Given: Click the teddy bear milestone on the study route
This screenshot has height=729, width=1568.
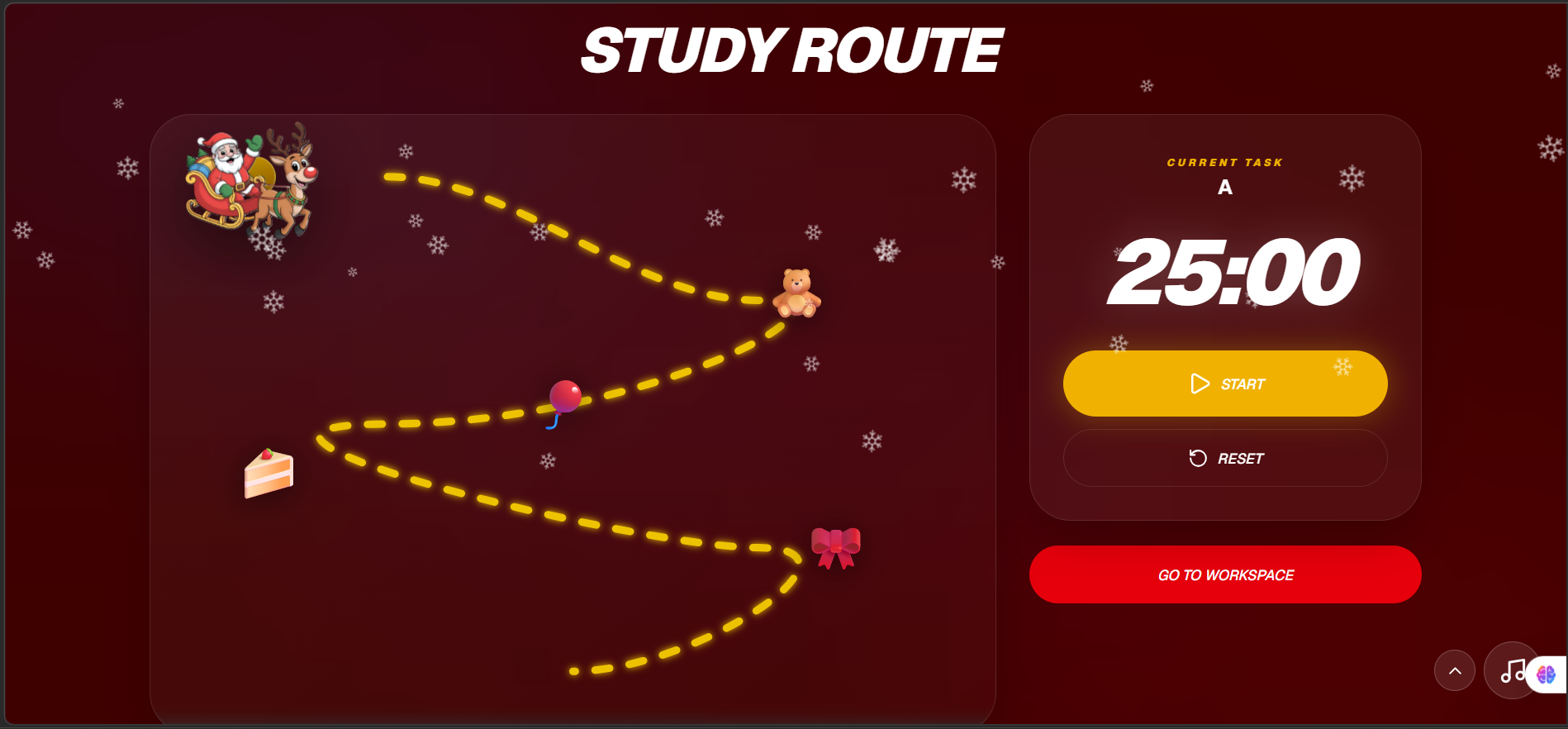Looking at the screenshot, I should click(796, 290).
